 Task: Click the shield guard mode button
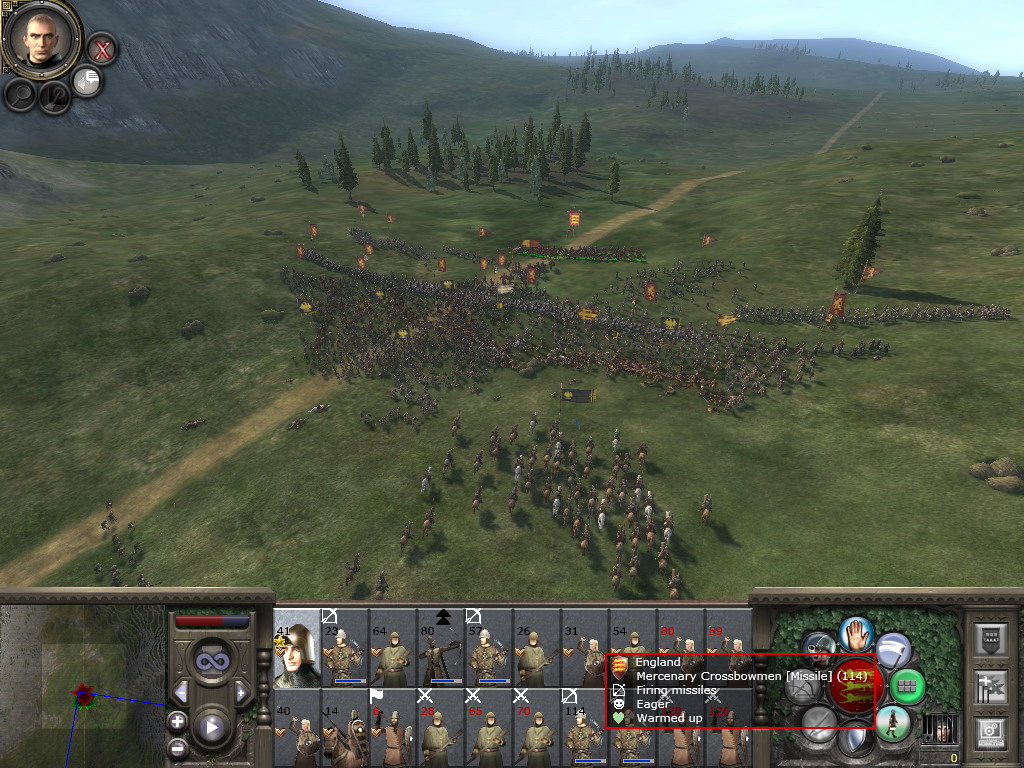tap(855, 740)
